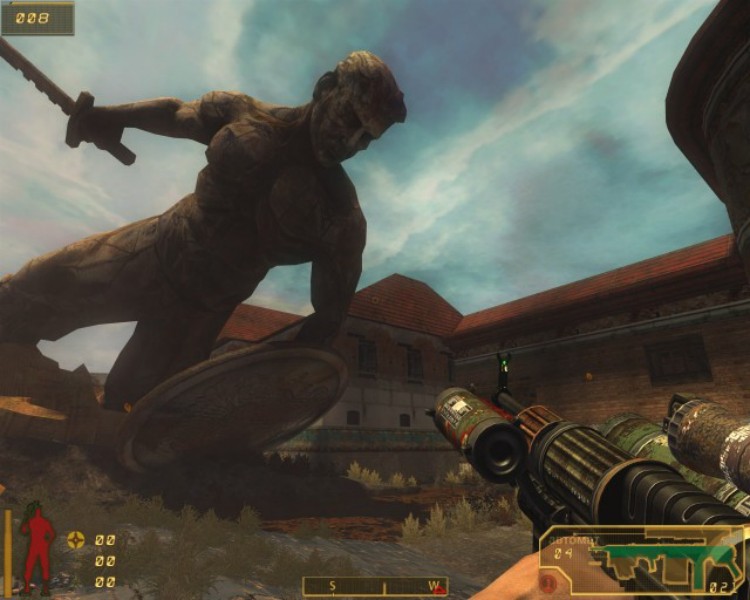Image resolution: width=750 pixels, height=600 pixels.
Task: Click the compass strip showing S and W
Action: point(375,586)
